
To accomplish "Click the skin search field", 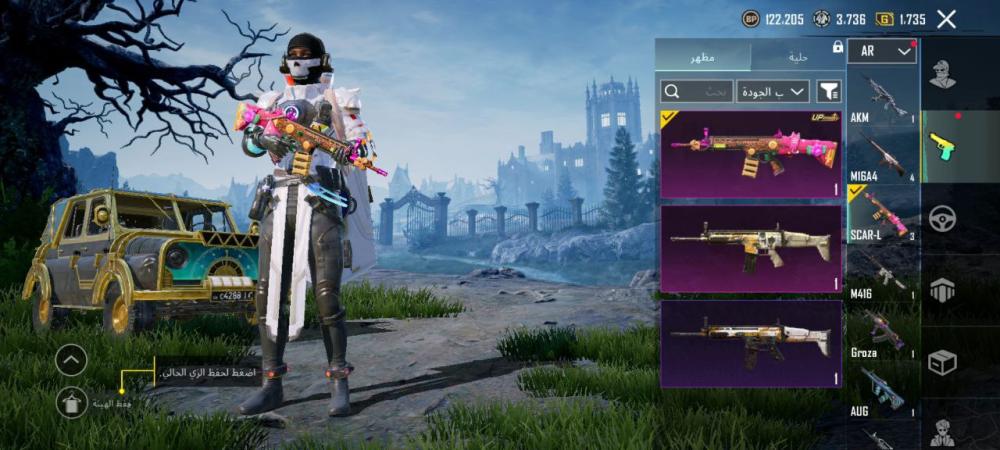I will coord(697,92).
